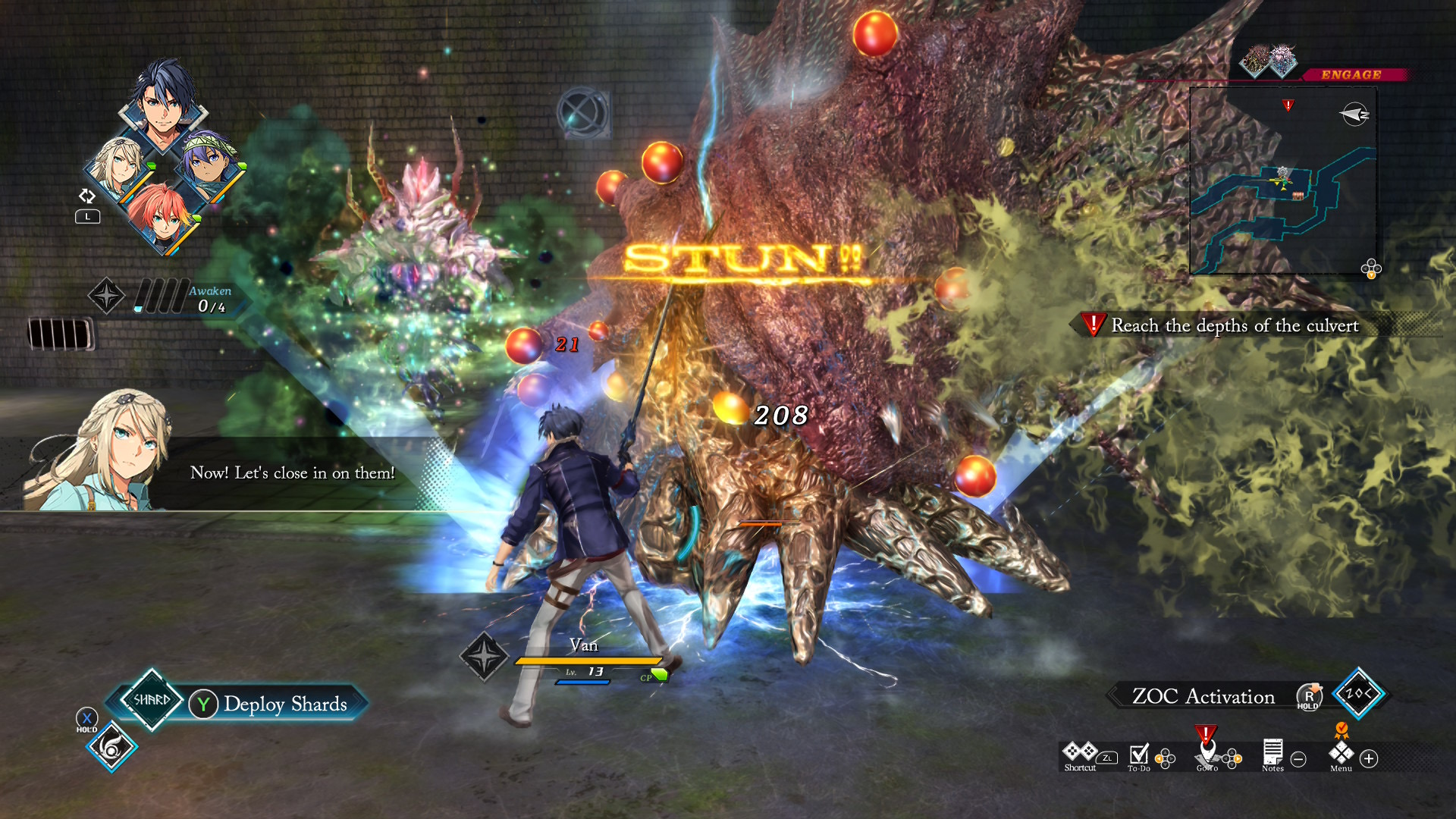This screenshot has width=1456, height=819.
Task: Click Van's yellow HP bar
Action: [x=588, y=662]
